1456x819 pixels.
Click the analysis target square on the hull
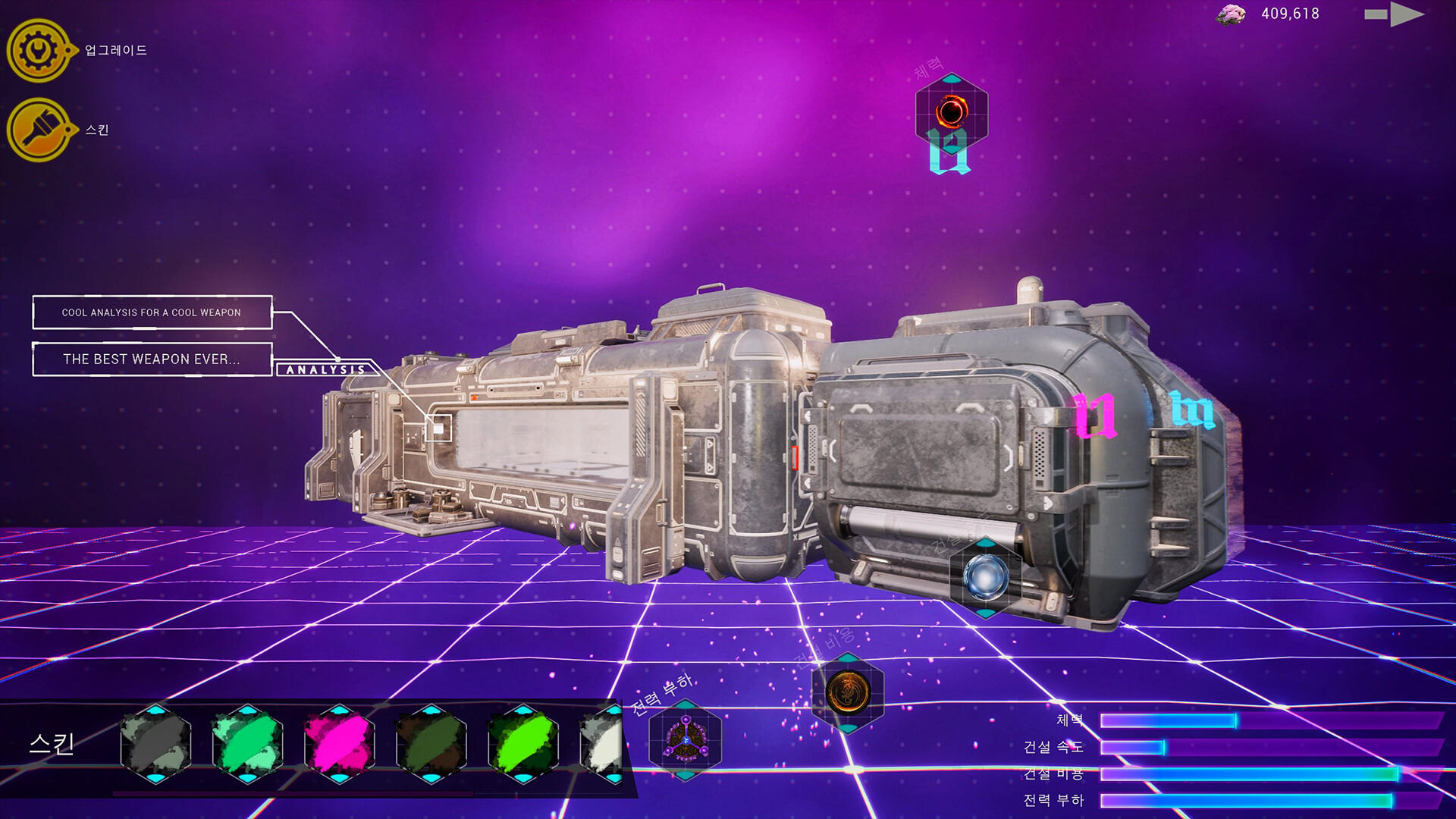click(x=440, y=428)
